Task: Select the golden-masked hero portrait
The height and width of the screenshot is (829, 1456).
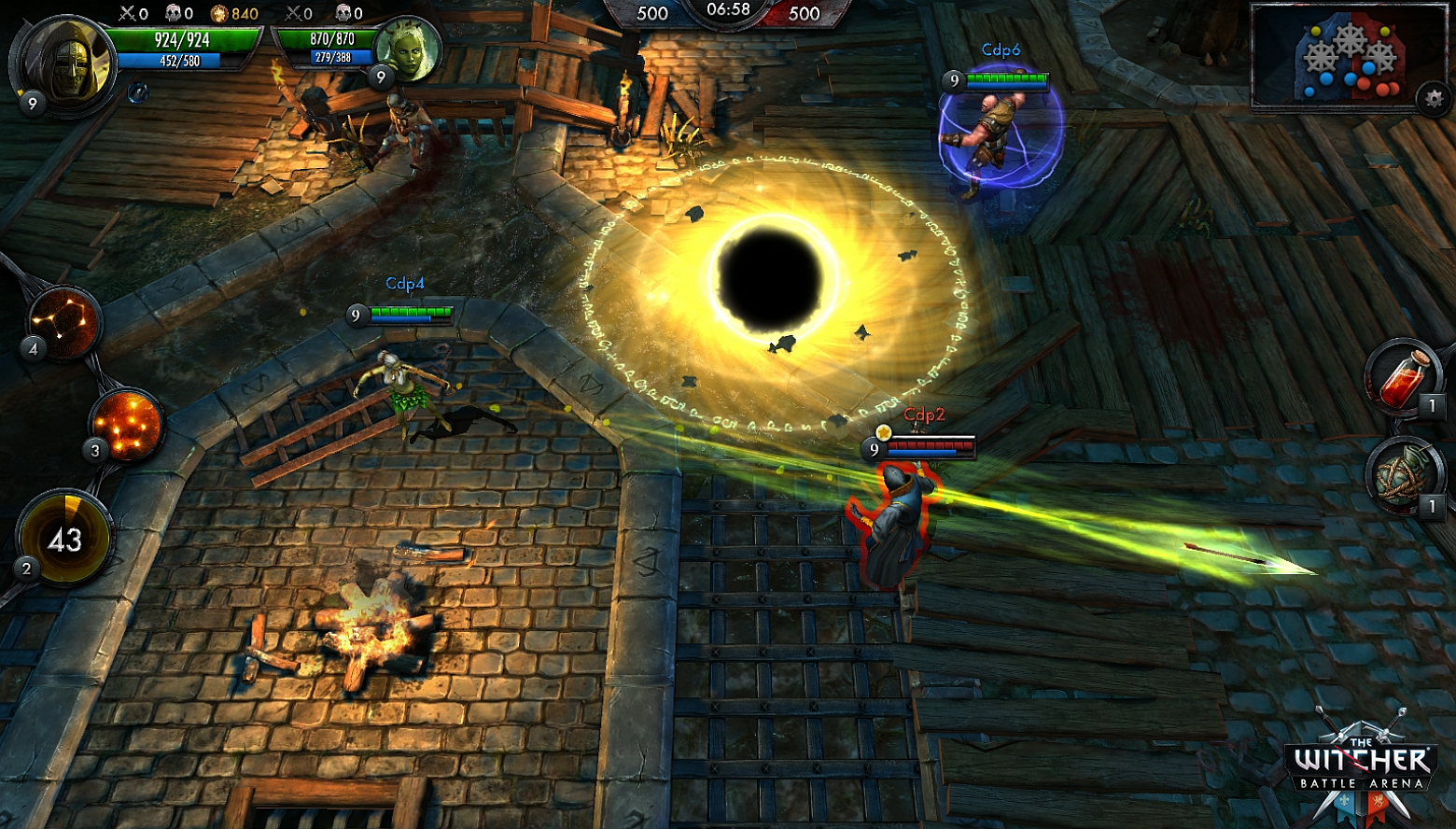Action: pyautogui.click(x=65, y=63)
